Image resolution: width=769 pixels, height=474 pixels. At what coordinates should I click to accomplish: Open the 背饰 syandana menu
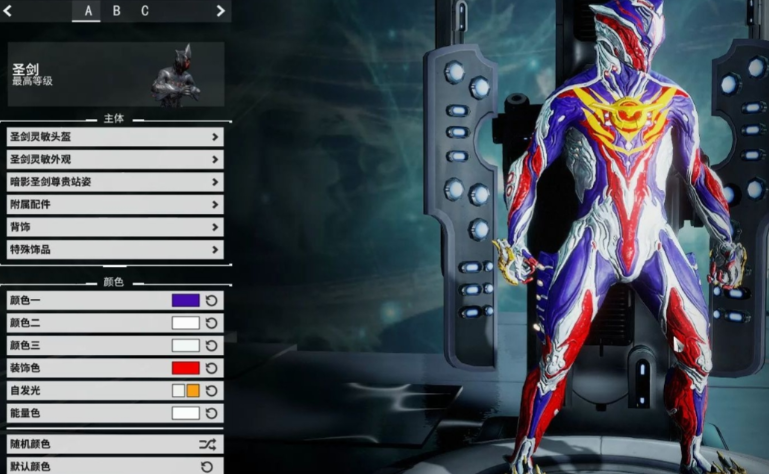[x=114, y=227]
